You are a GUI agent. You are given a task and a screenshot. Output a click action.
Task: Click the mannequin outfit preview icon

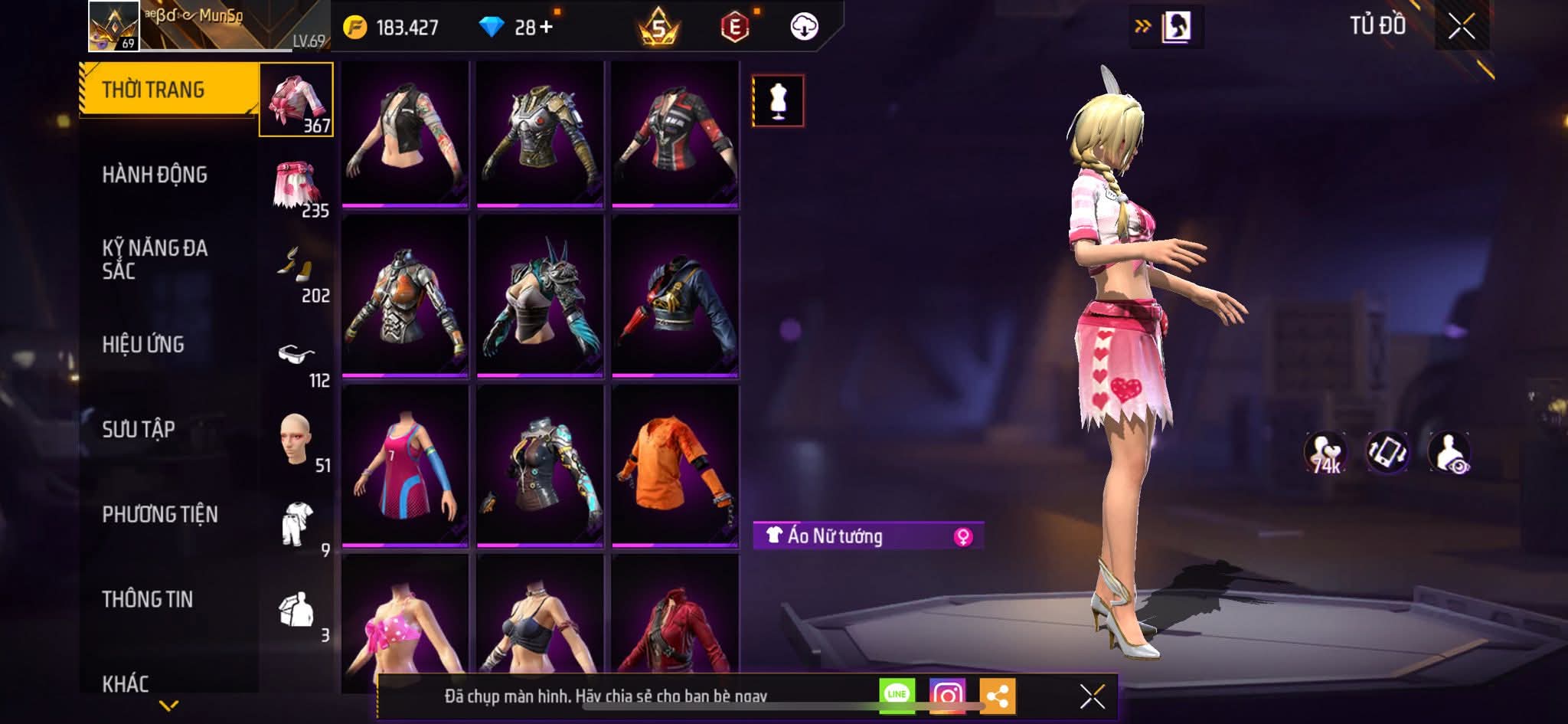(778, 100)
